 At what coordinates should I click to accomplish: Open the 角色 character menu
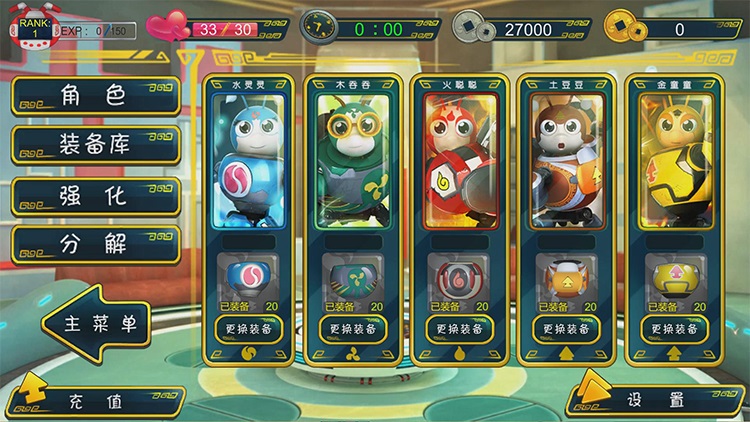click(x=95, y=96)
